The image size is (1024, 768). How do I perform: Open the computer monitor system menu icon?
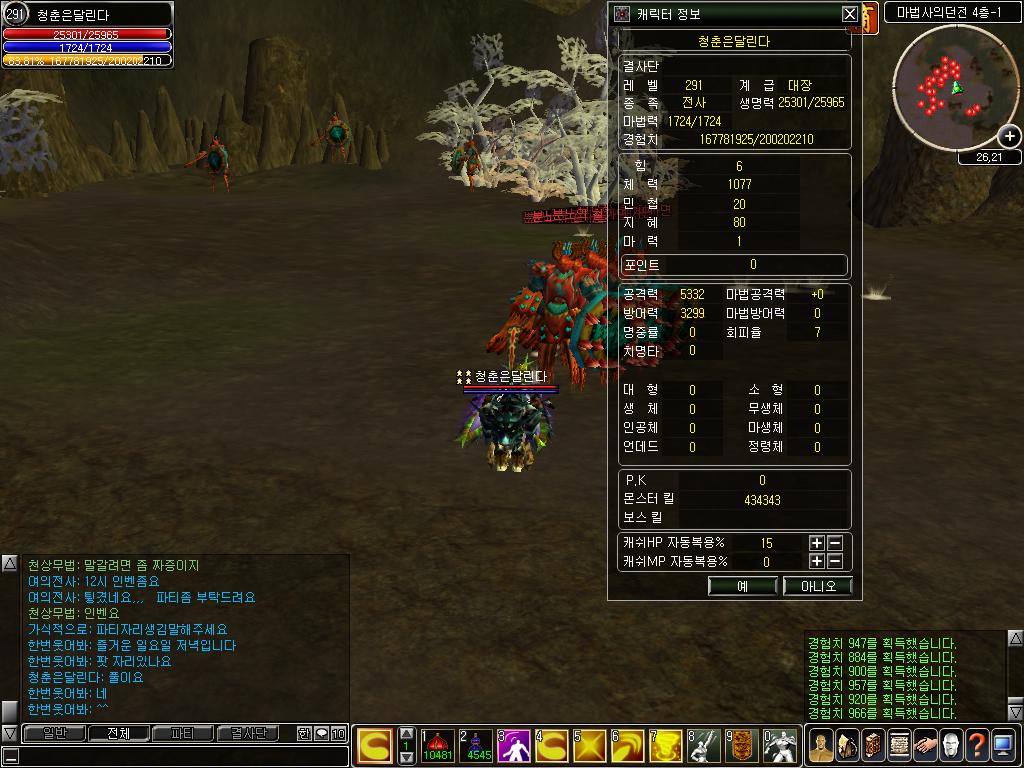point(1003,745)
